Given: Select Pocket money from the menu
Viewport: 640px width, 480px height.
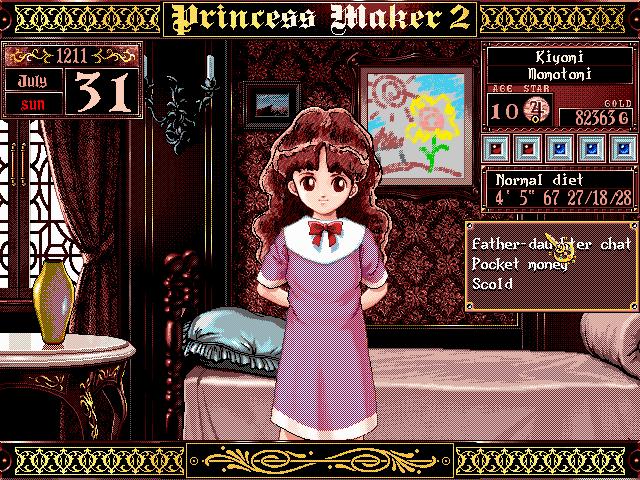Looking at the screenshot, I should (515, 263).
